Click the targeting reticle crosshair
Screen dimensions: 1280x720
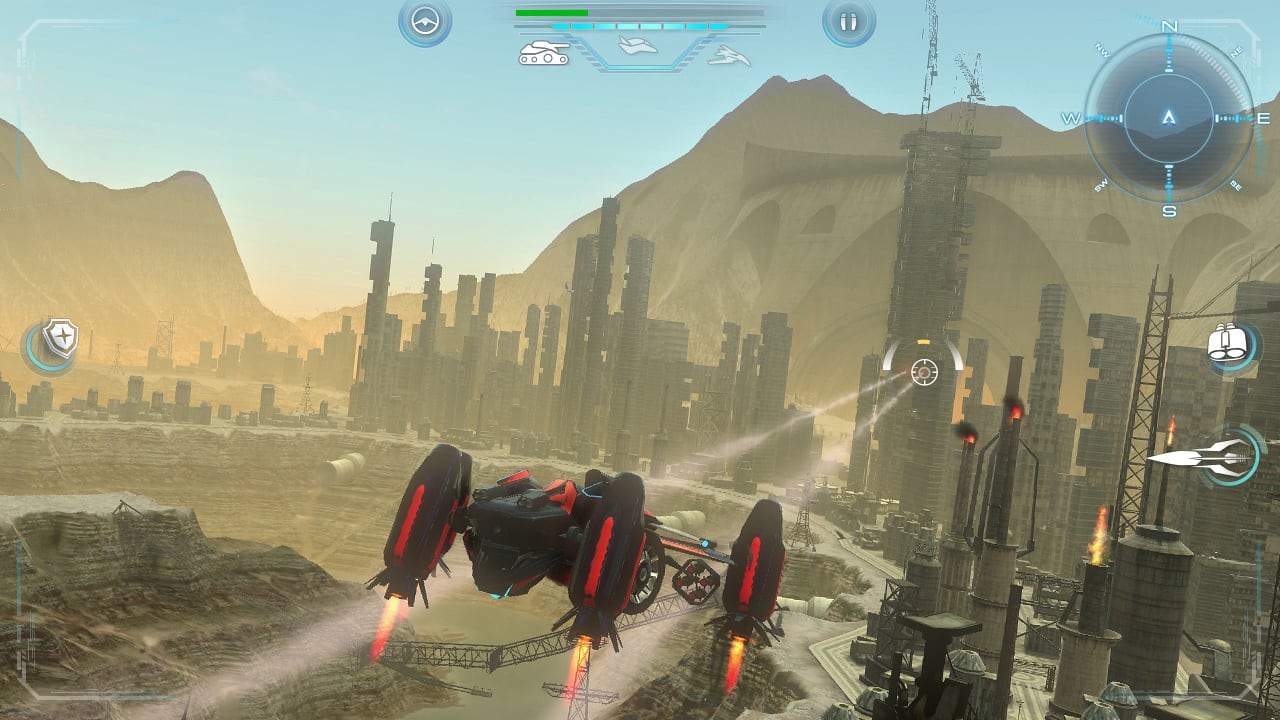(925, 372)
